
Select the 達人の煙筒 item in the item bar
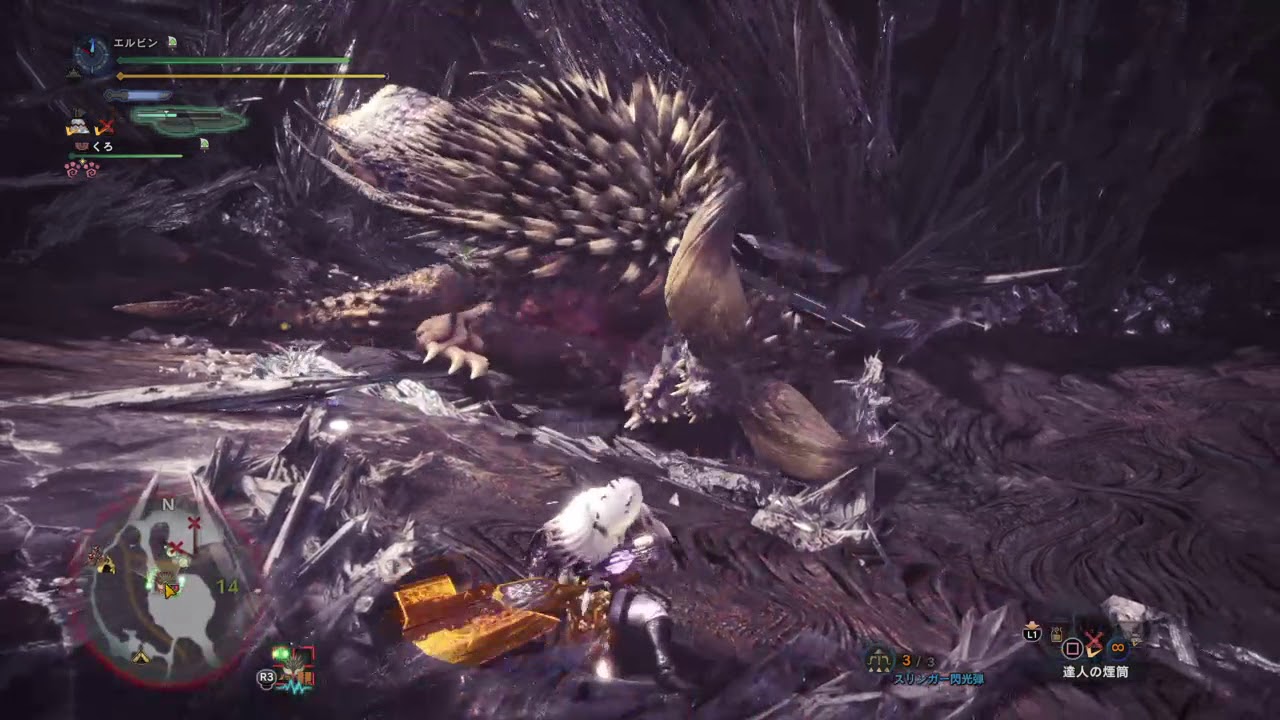pyautogui.click(x=1095, y=647)
